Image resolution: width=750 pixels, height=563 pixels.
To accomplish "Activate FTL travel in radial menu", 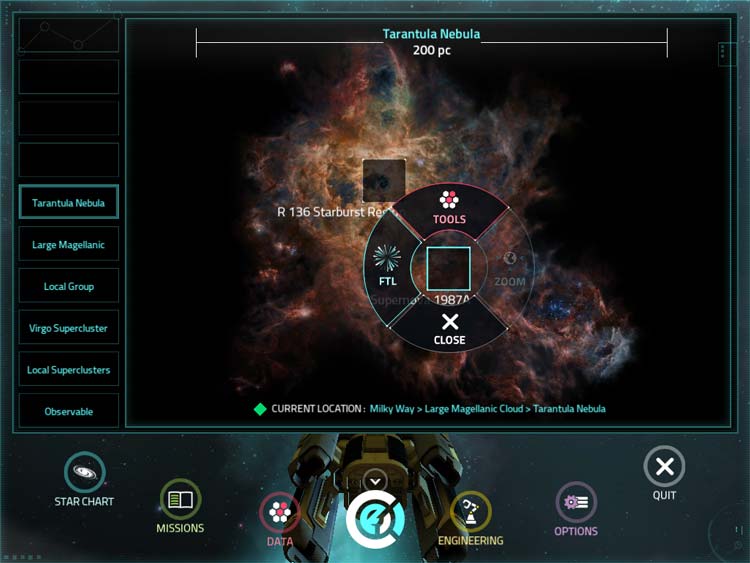I will (386, 267).
